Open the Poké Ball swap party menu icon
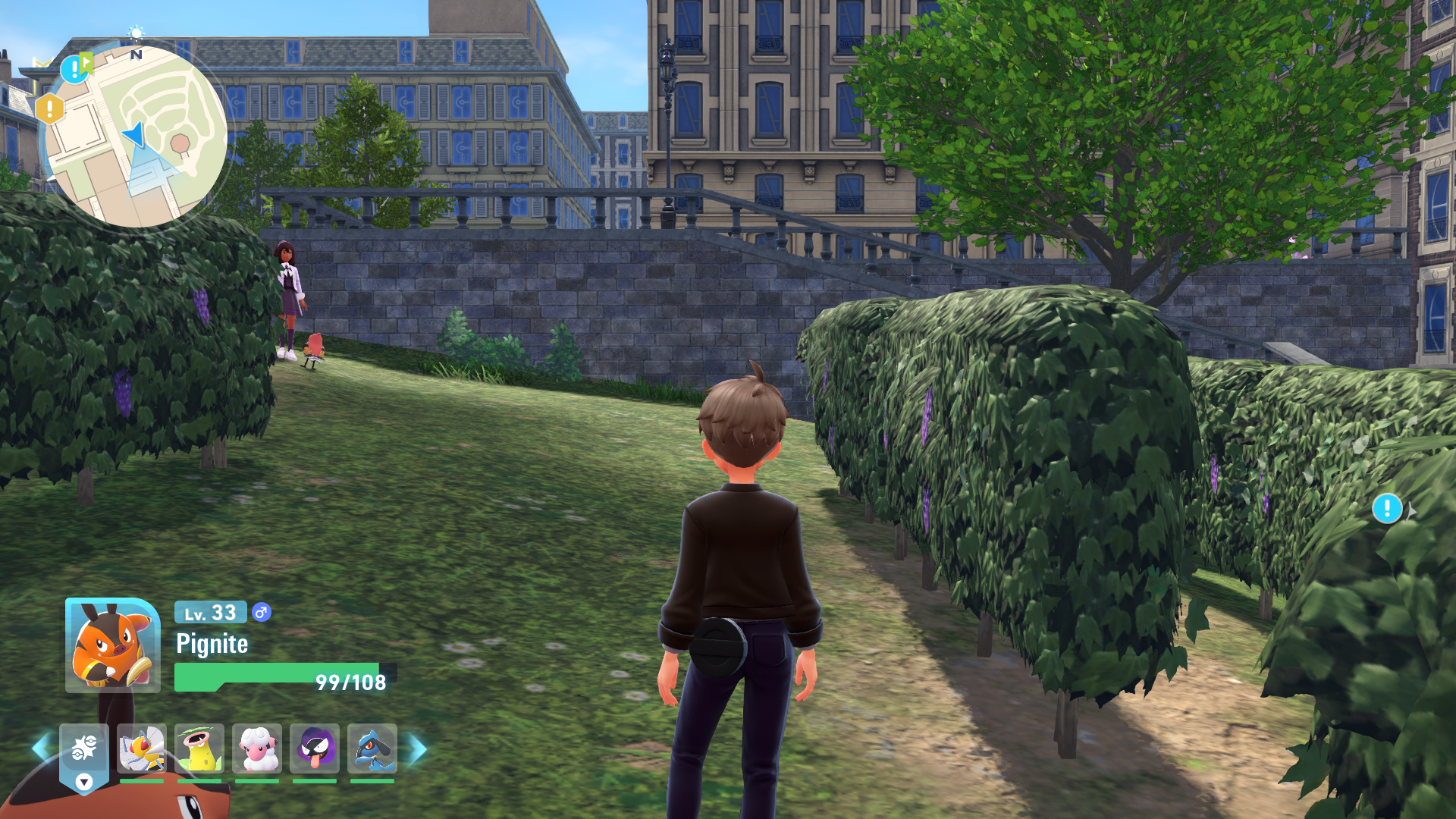The height and width of the screenshot is (819, 1456). tap(84, 749)
